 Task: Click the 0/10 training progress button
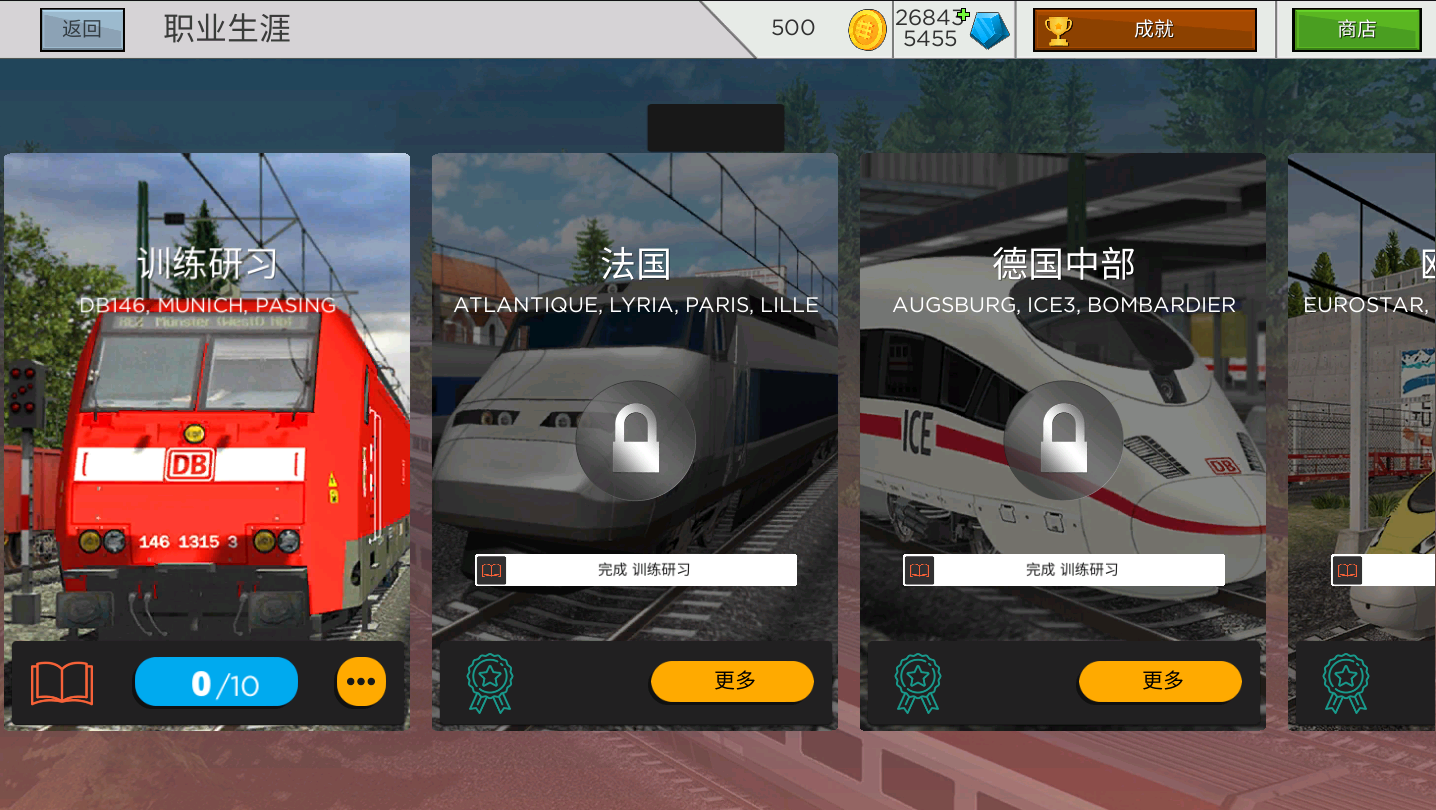(216, 683)
